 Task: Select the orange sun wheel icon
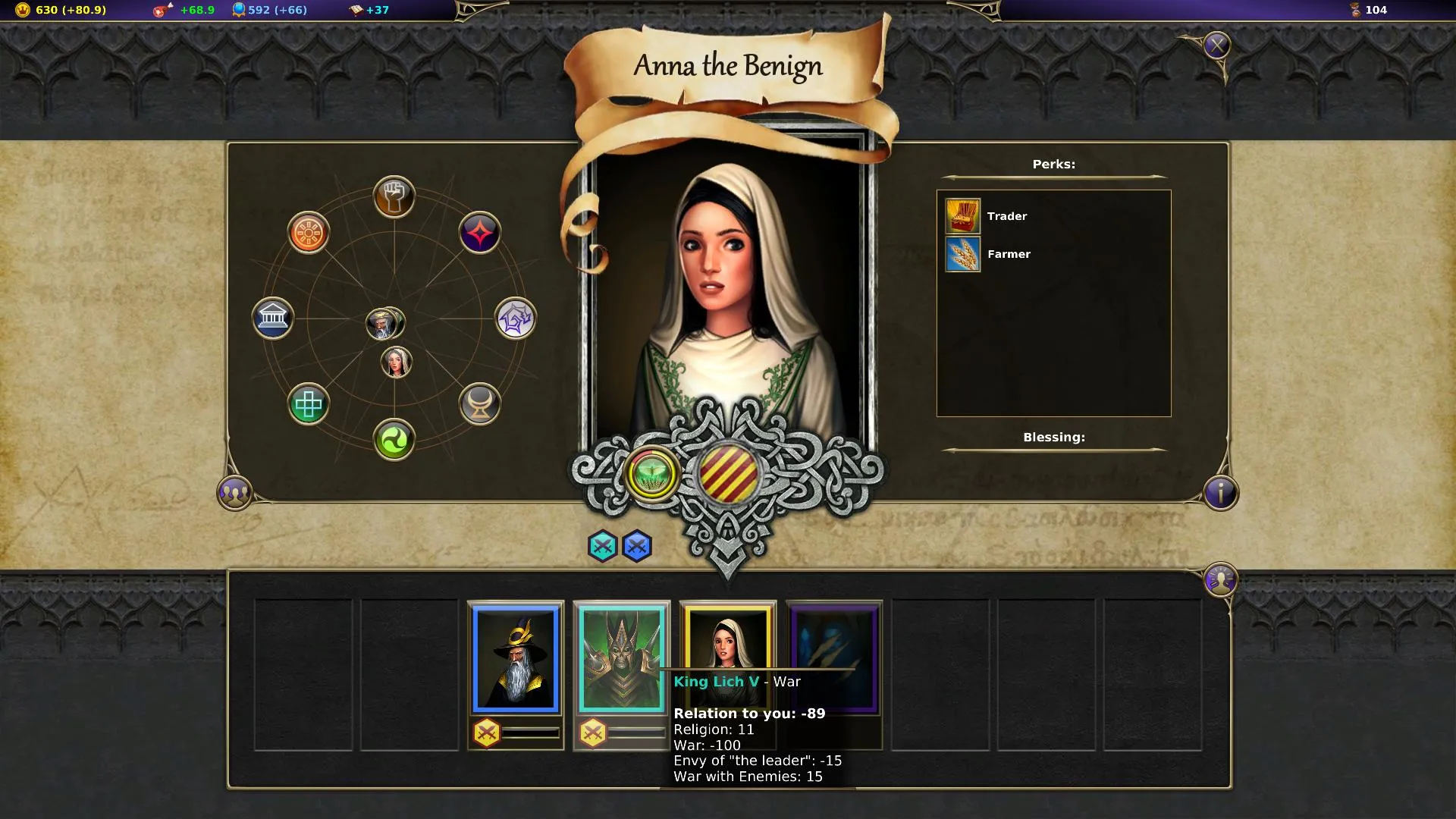coord(308,232)
